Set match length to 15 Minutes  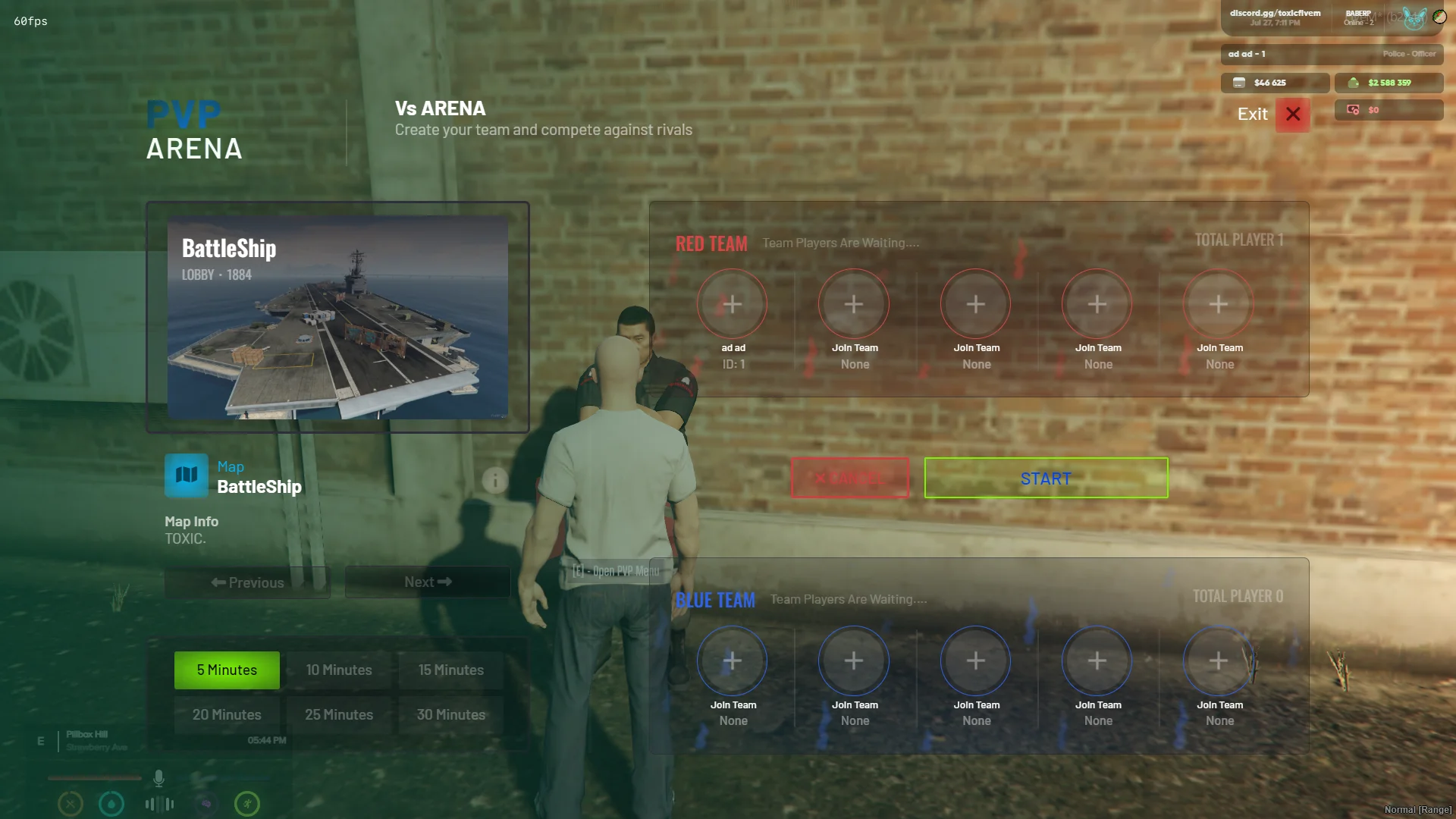tap(451, 670)
